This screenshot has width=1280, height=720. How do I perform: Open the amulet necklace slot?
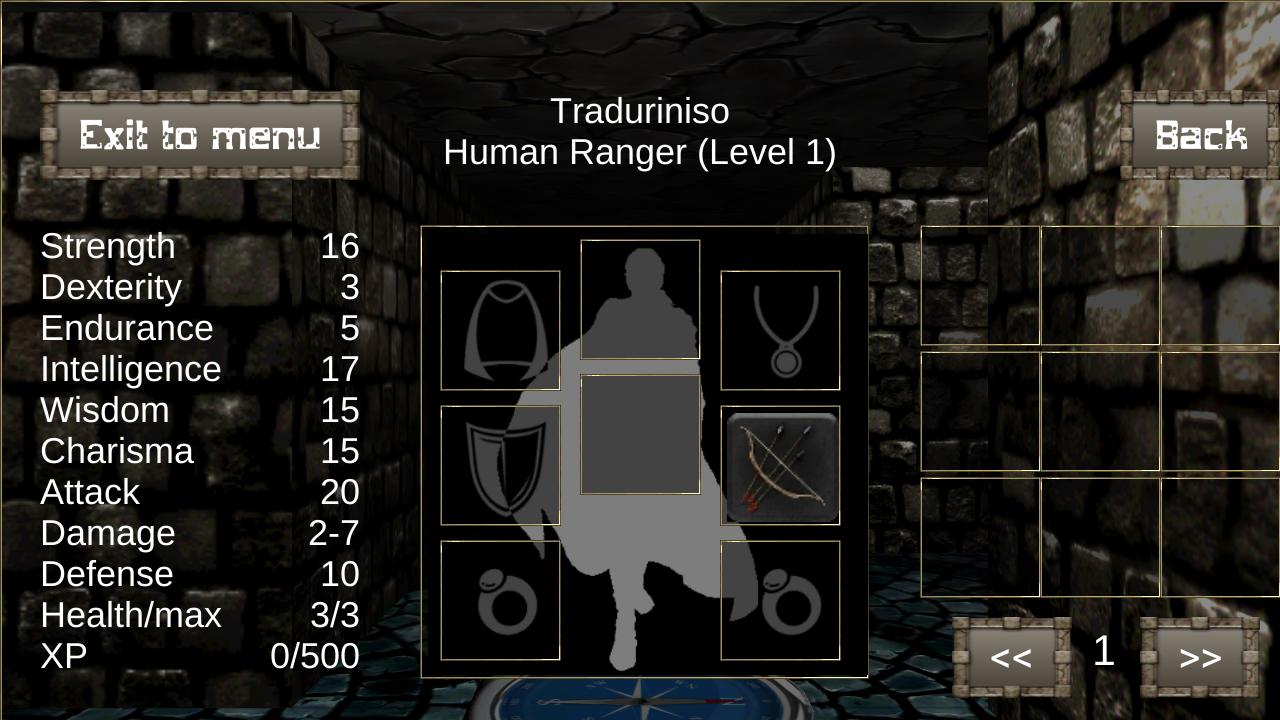780,329
